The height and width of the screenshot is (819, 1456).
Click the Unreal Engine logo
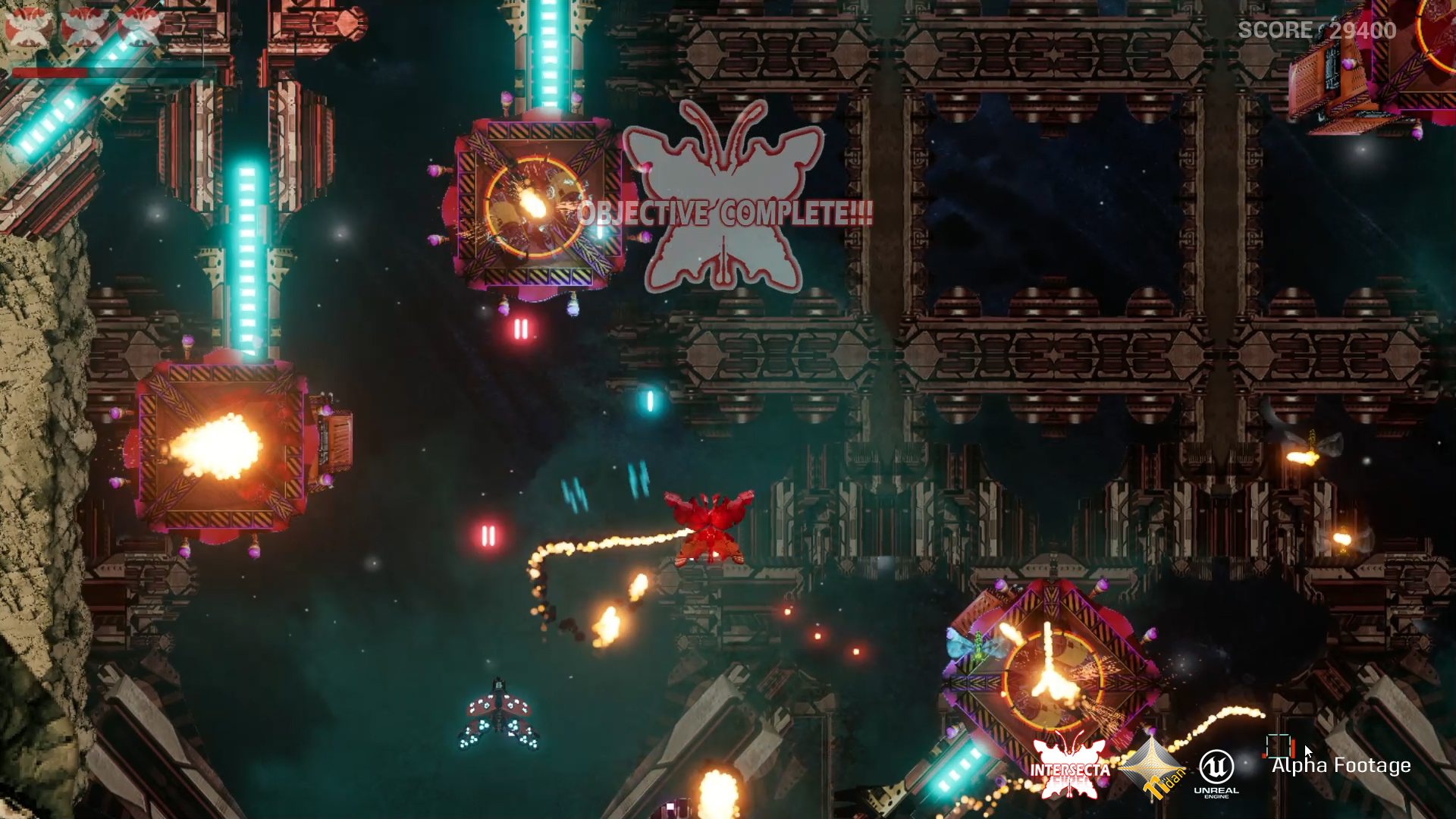pyautogui.click(x=1216, y=772)
